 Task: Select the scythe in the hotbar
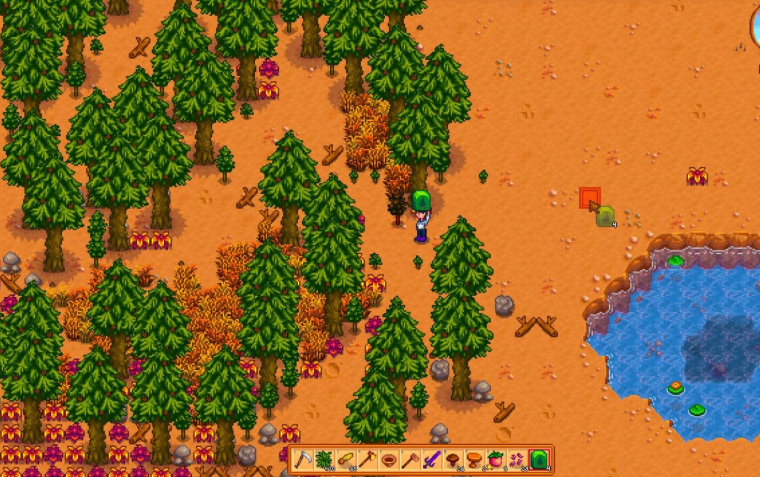tap(304, 460)
